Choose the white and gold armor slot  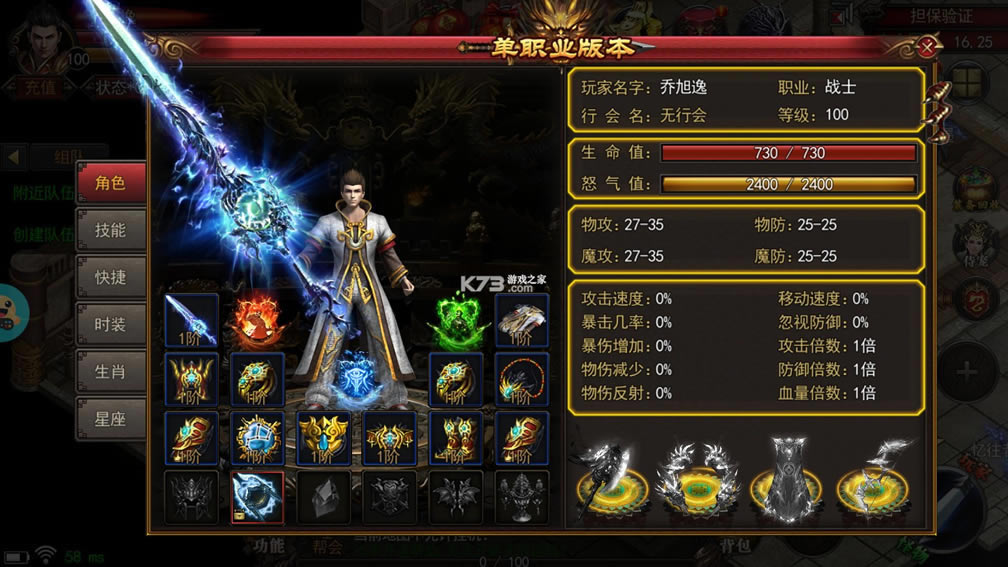pyautogui.click(x=522, y=320)
